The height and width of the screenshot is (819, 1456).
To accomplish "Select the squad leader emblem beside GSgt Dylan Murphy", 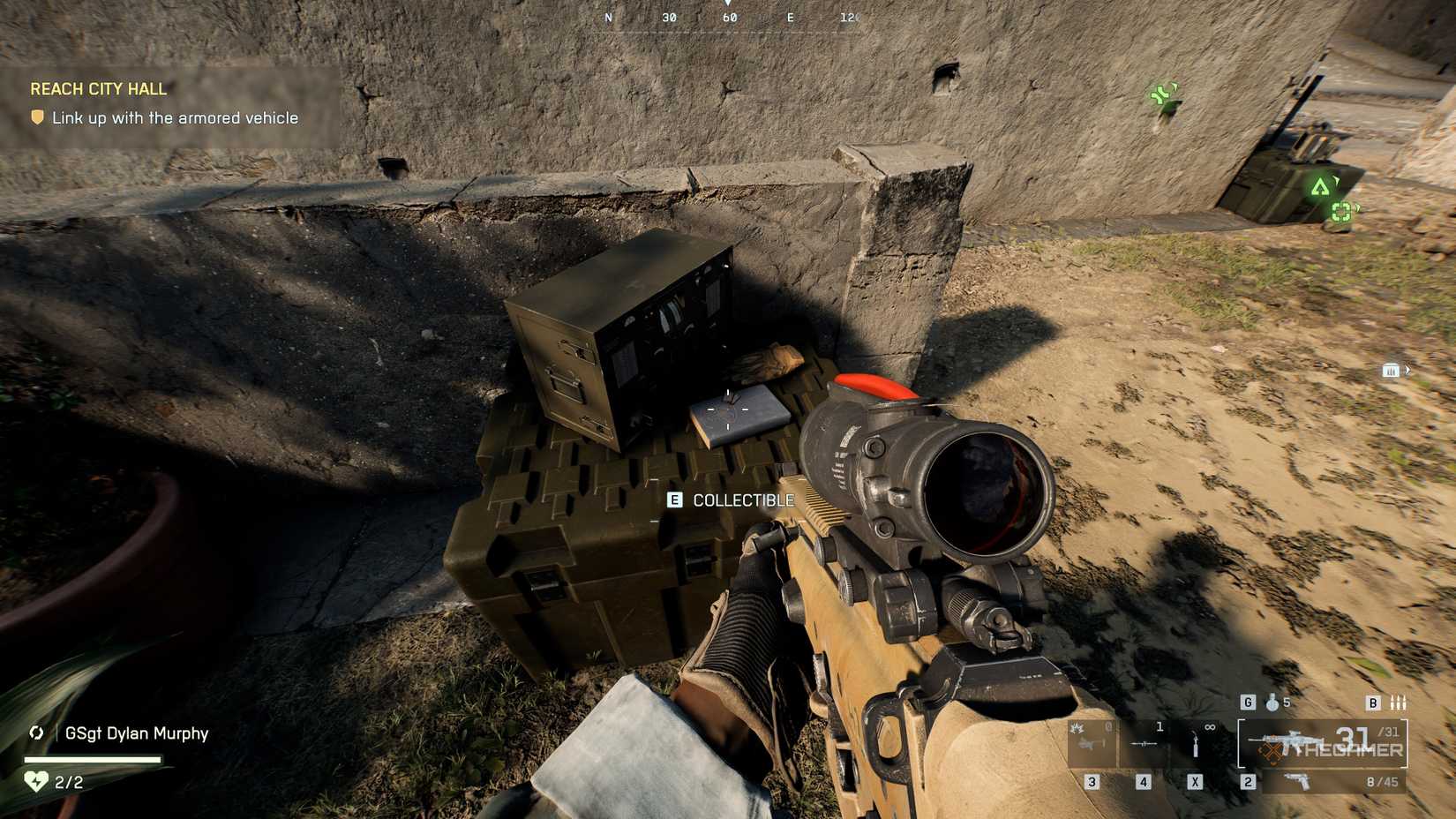I will [35, 733].
